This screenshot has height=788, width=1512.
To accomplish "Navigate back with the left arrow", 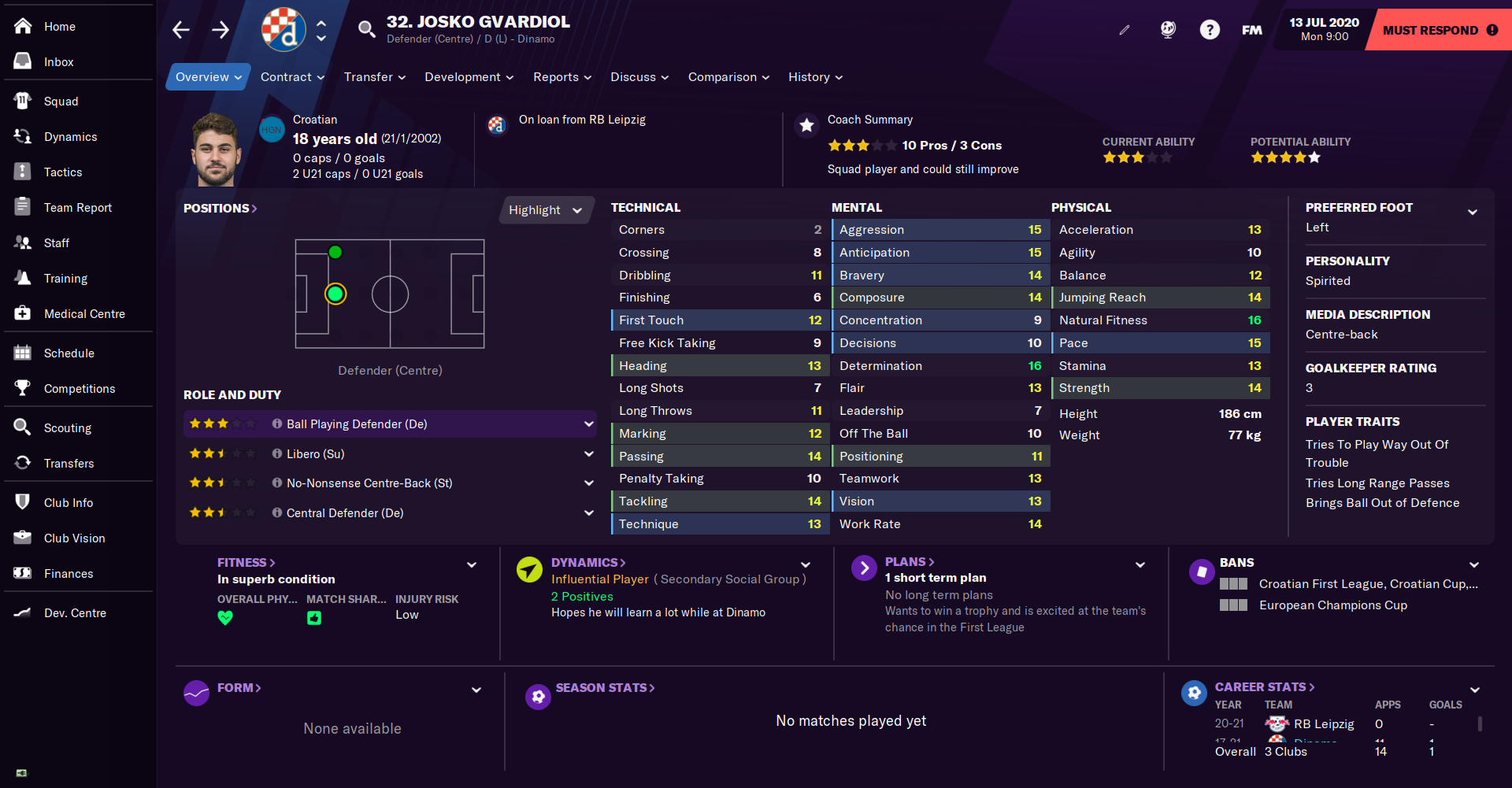I will click(181, 30).
